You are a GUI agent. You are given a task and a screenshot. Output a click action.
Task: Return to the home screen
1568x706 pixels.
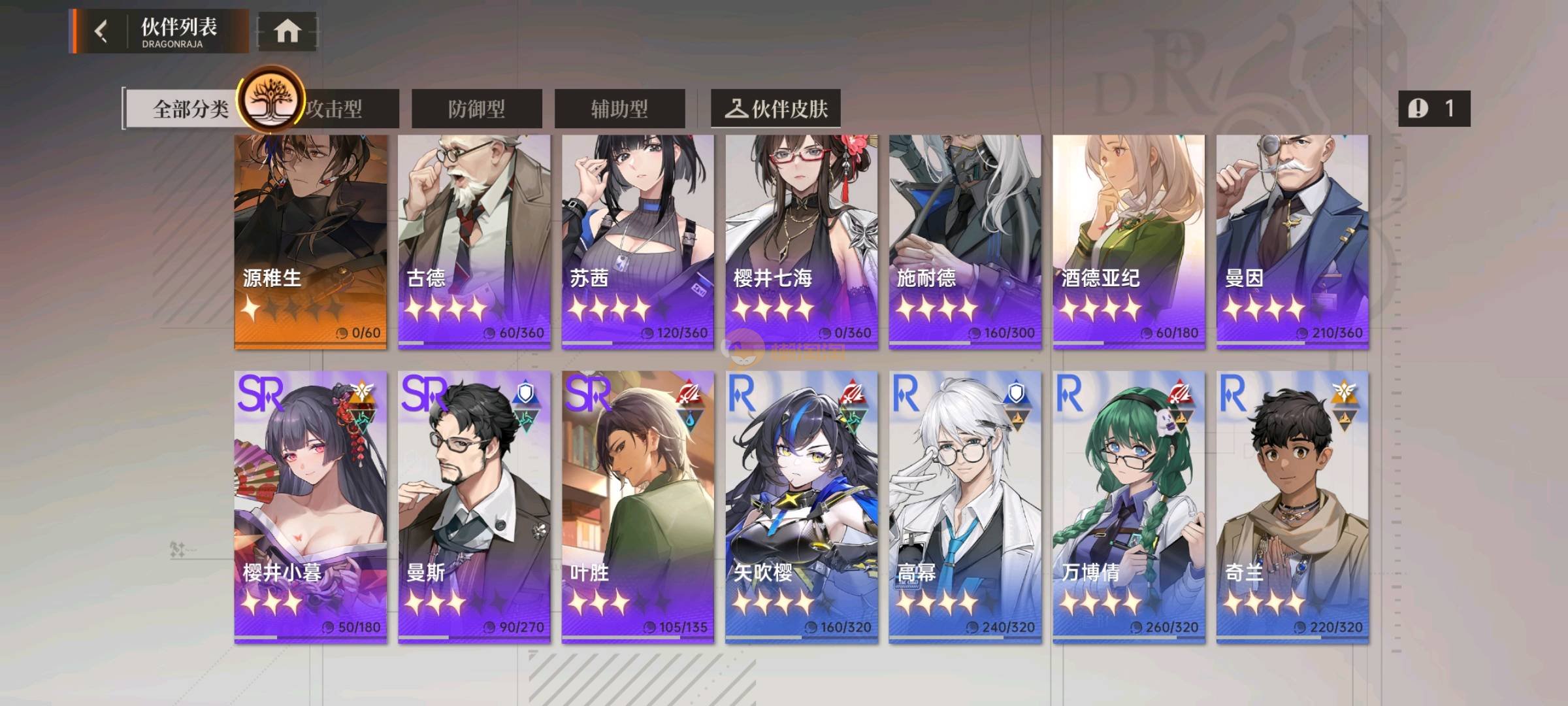tap(287, 31)
